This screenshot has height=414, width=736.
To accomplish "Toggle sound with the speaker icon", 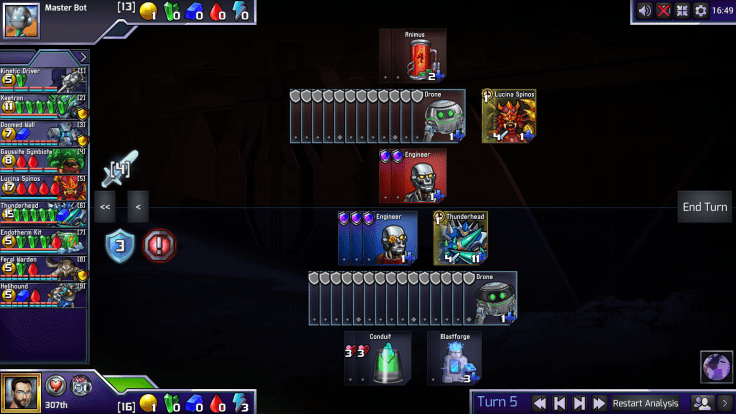I will coord(645,11).
